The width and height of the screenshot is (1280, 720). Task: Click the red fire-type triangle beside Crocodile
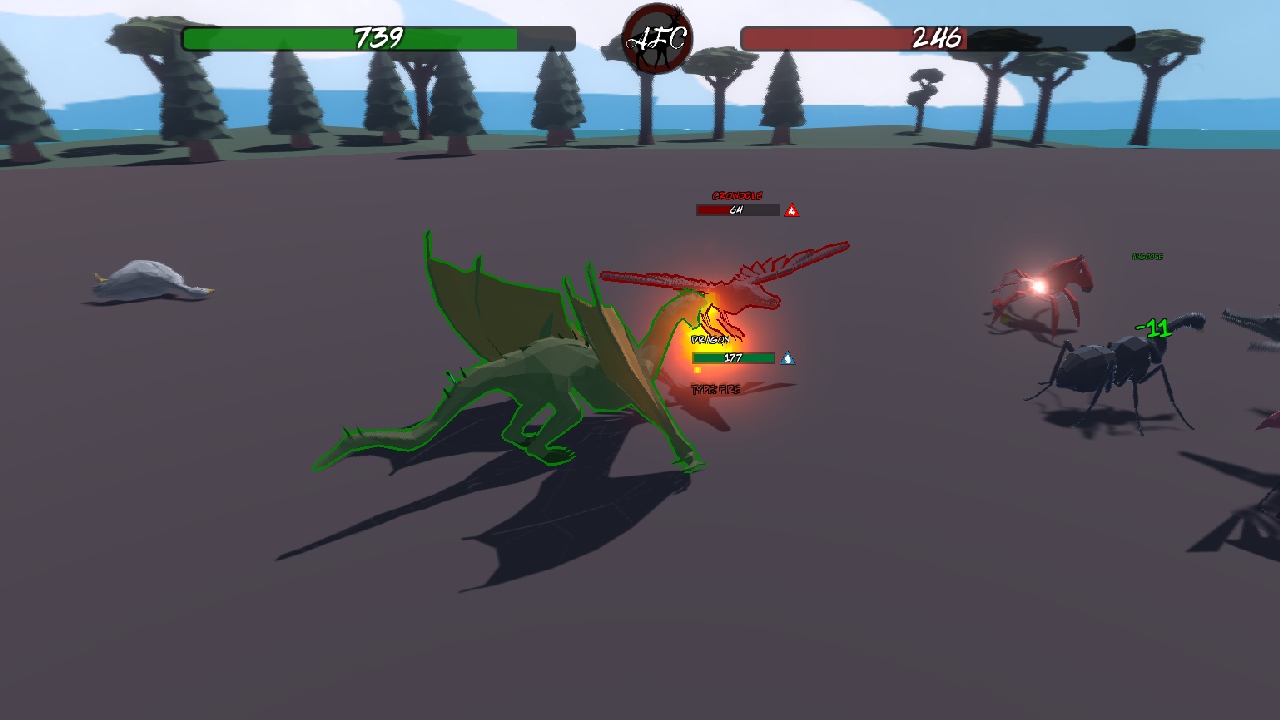(x=791, y=210)
